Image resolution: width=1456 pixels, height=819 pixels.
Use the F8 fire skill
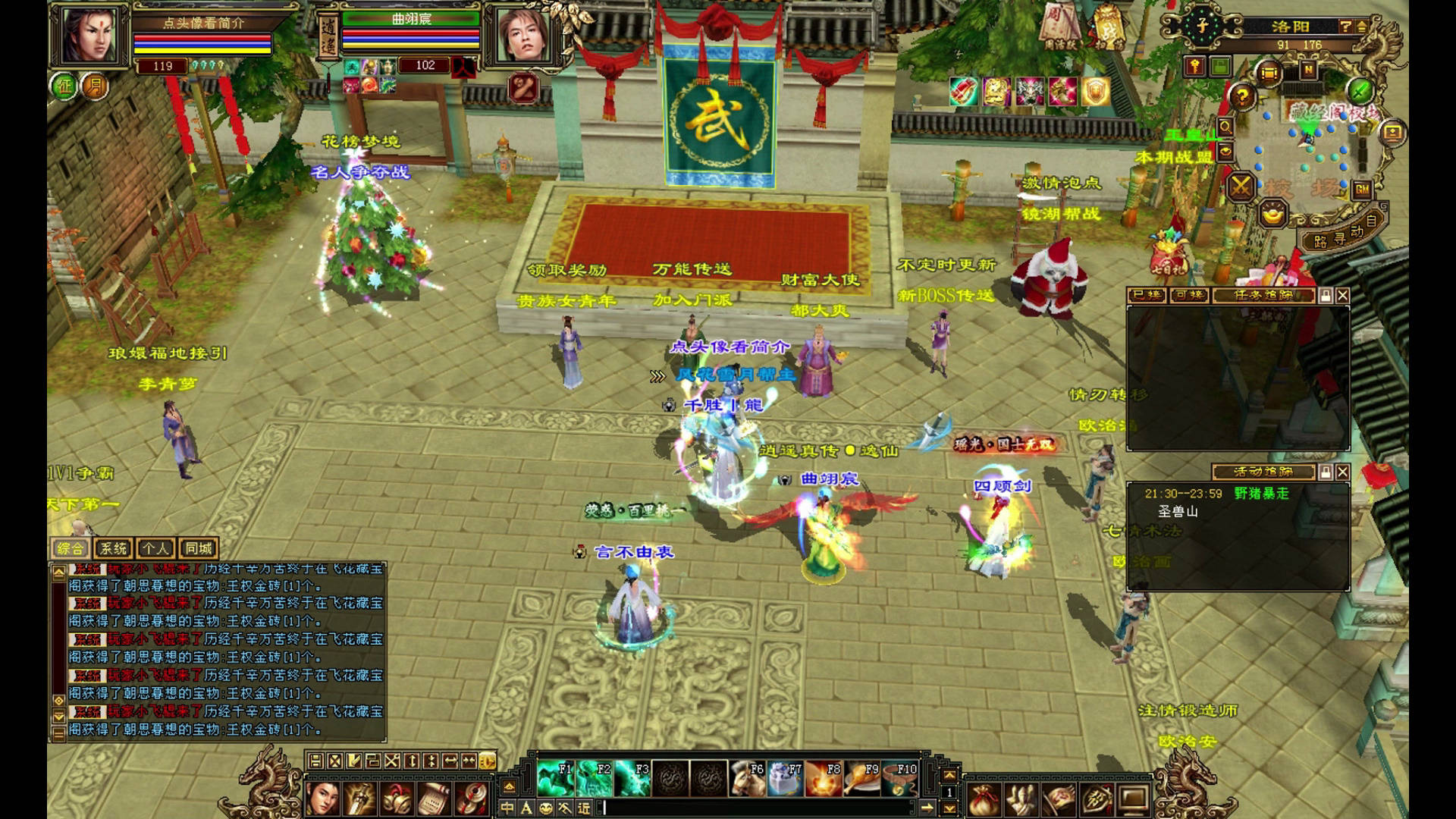tap(824, 779)
